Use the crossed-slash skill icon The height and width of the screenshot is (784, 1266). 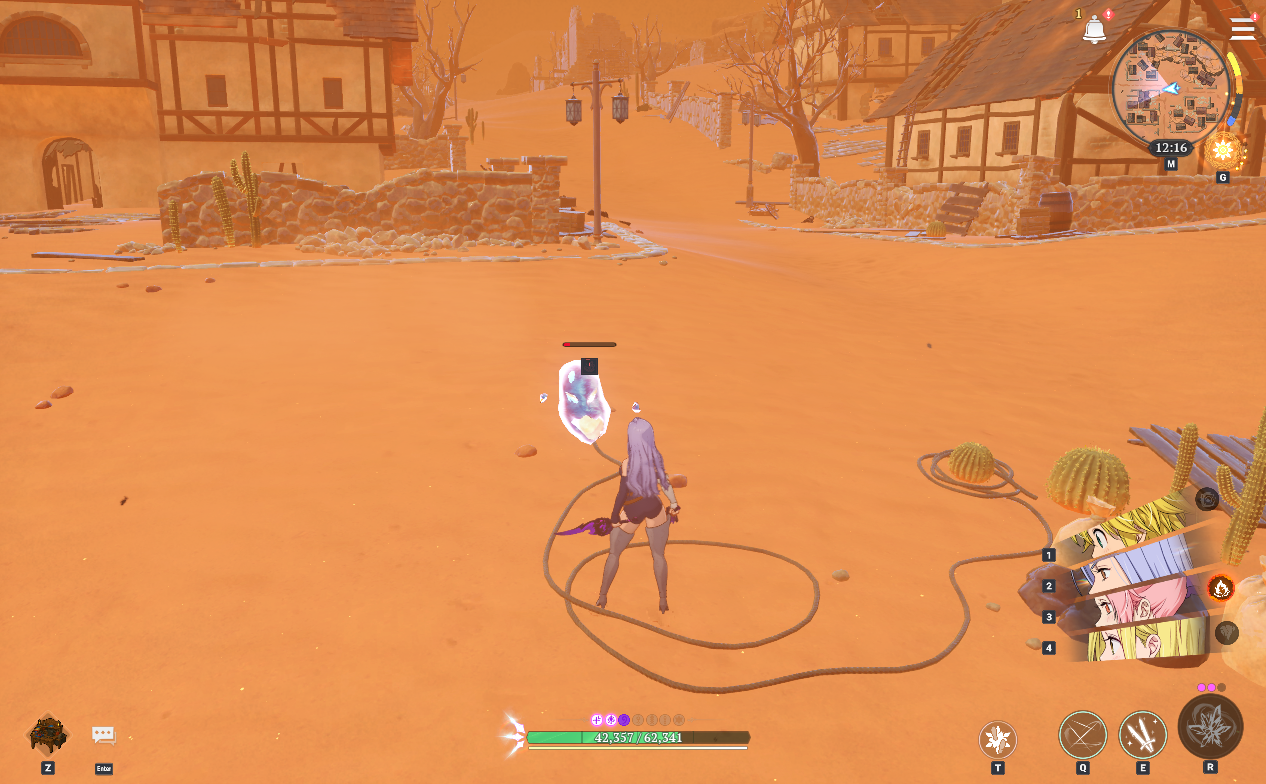[x=1083, y=734]
